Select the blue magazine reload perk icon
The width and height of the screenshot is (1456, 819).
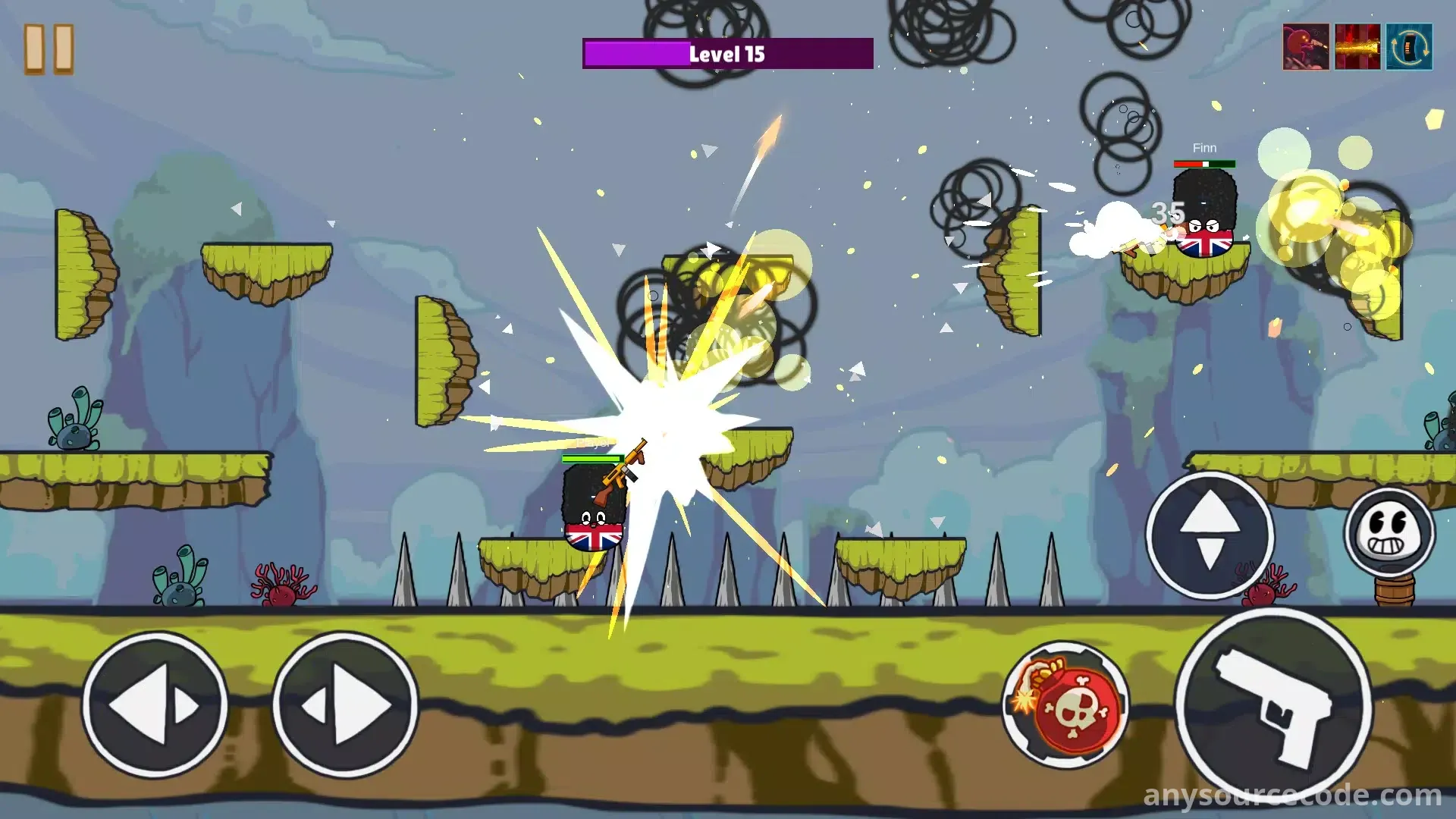(x=1409, y=47)
